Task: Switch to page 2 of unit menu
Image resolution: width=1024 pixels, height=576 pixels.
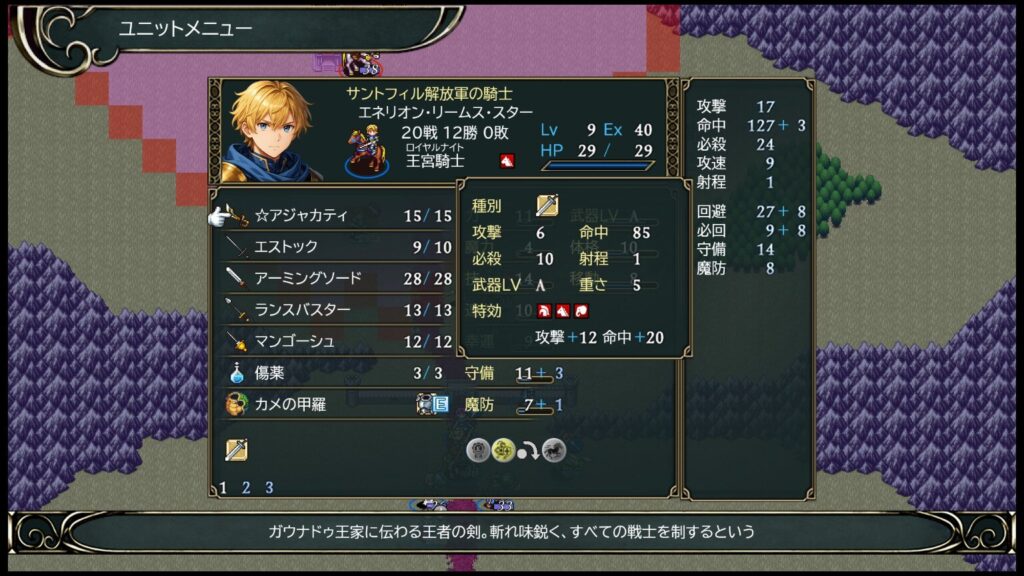Action: (246, 488)
